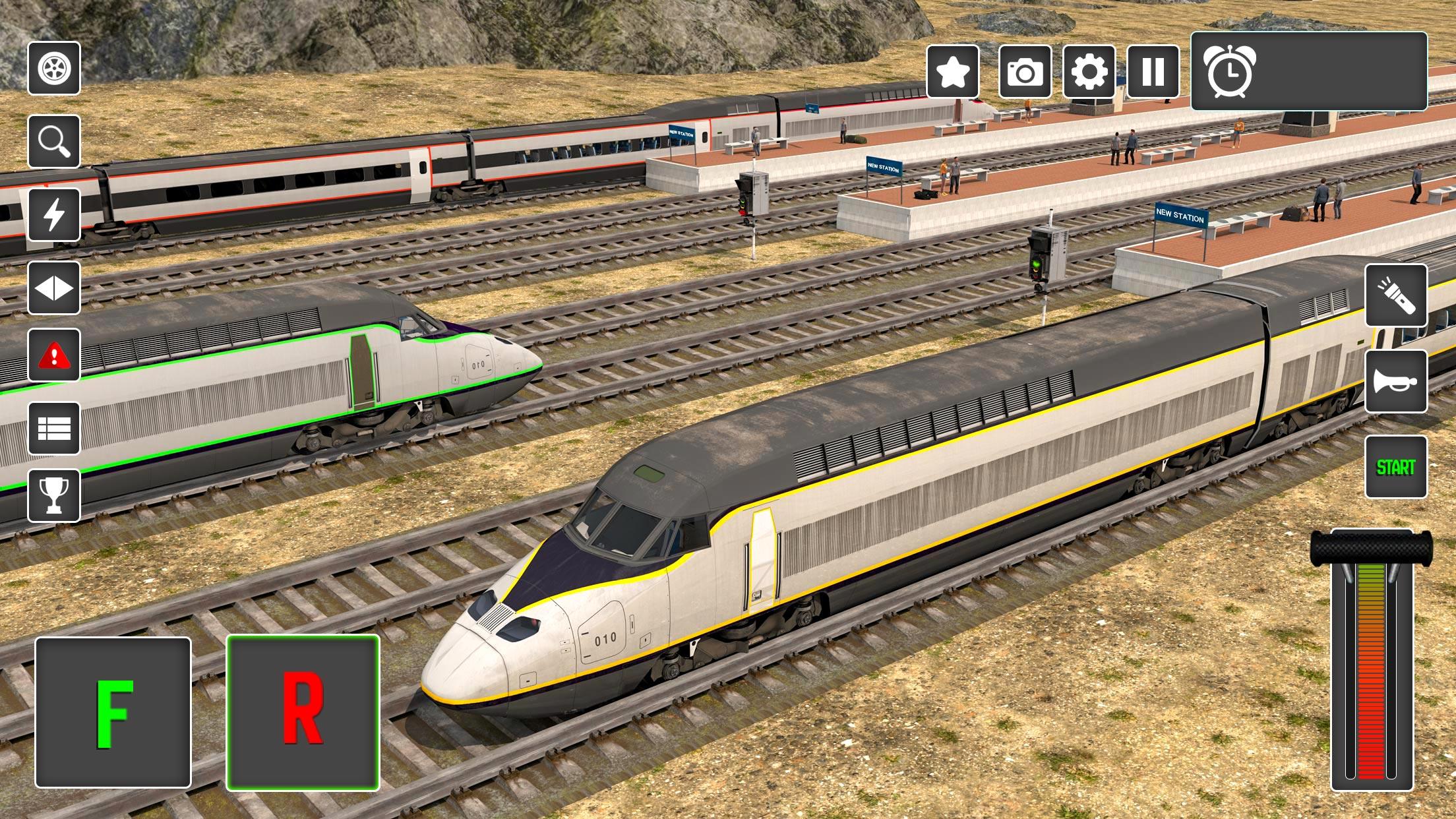Tap the star rating icon
The width and height of the screenshot is (1456, 819).
click(x=954, y=71)
